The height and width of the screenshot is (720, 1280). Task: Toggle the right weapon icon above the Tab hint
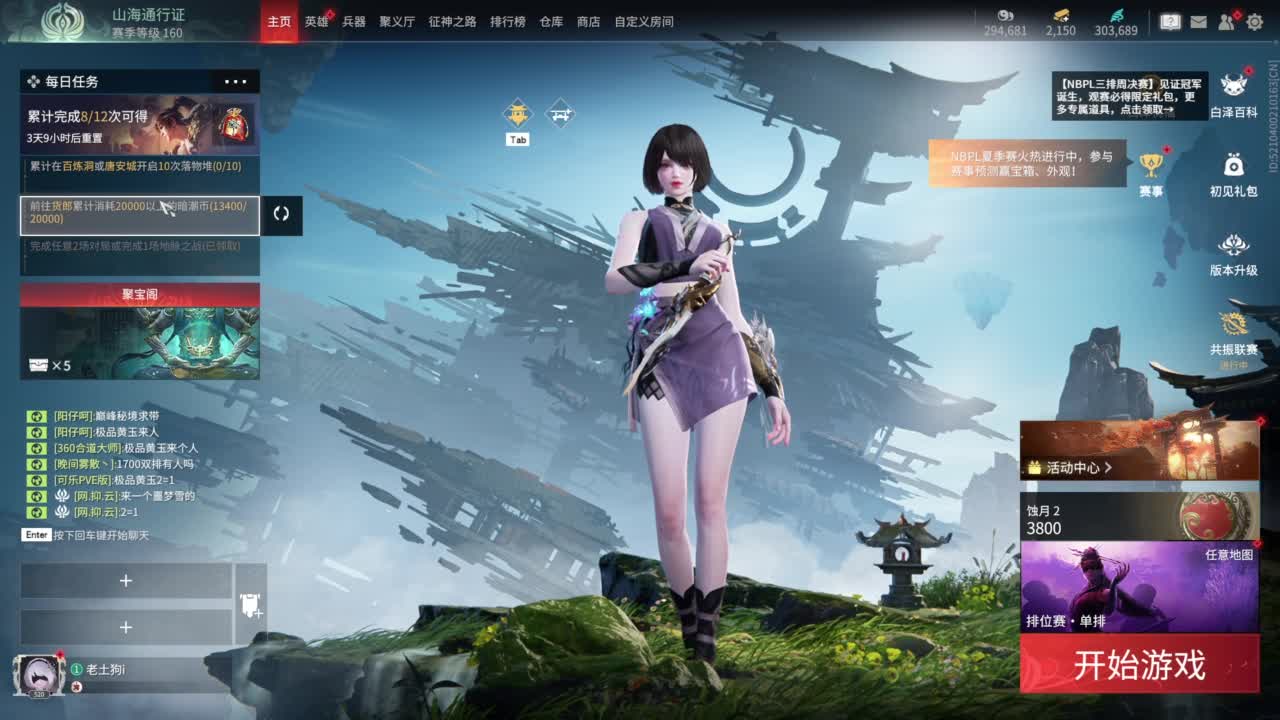[x=560, y=114]
